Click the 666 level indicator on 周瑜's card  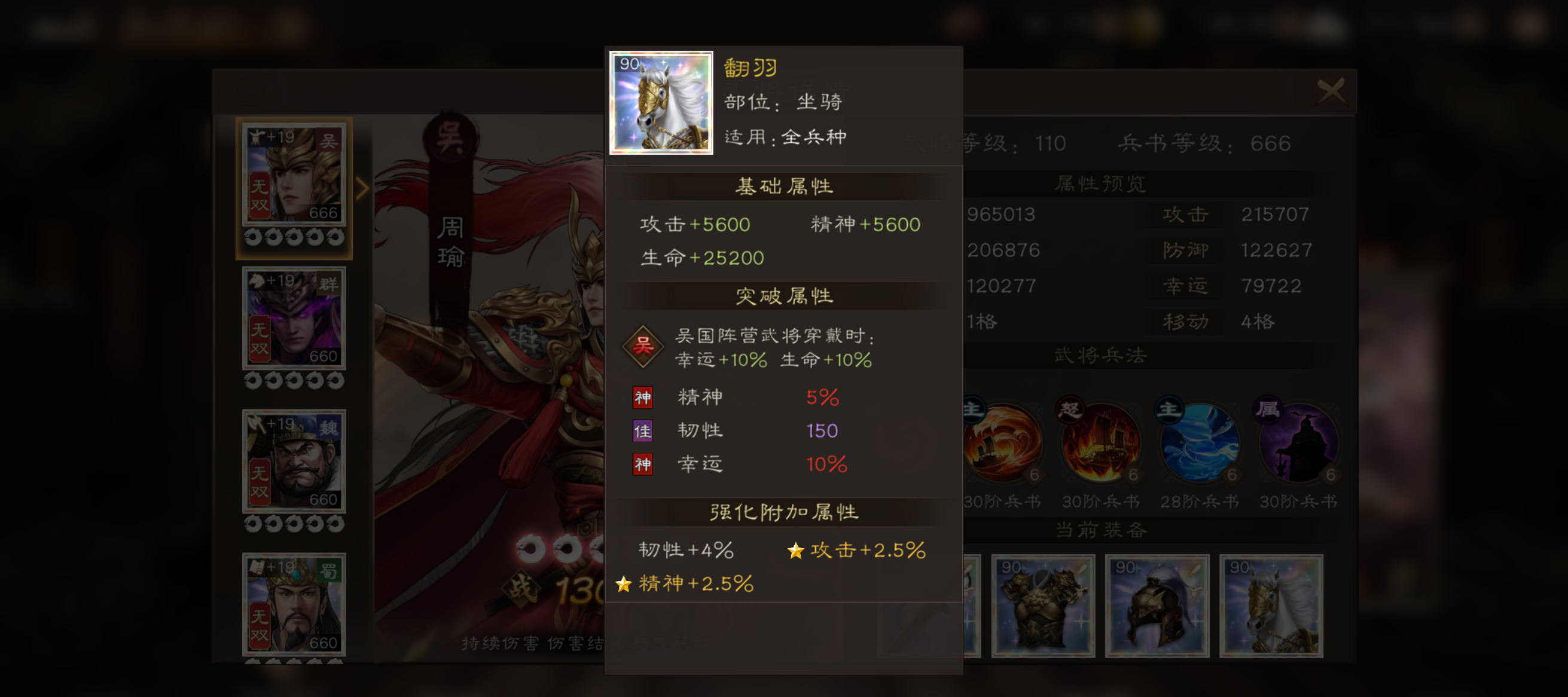click(325, 214)
